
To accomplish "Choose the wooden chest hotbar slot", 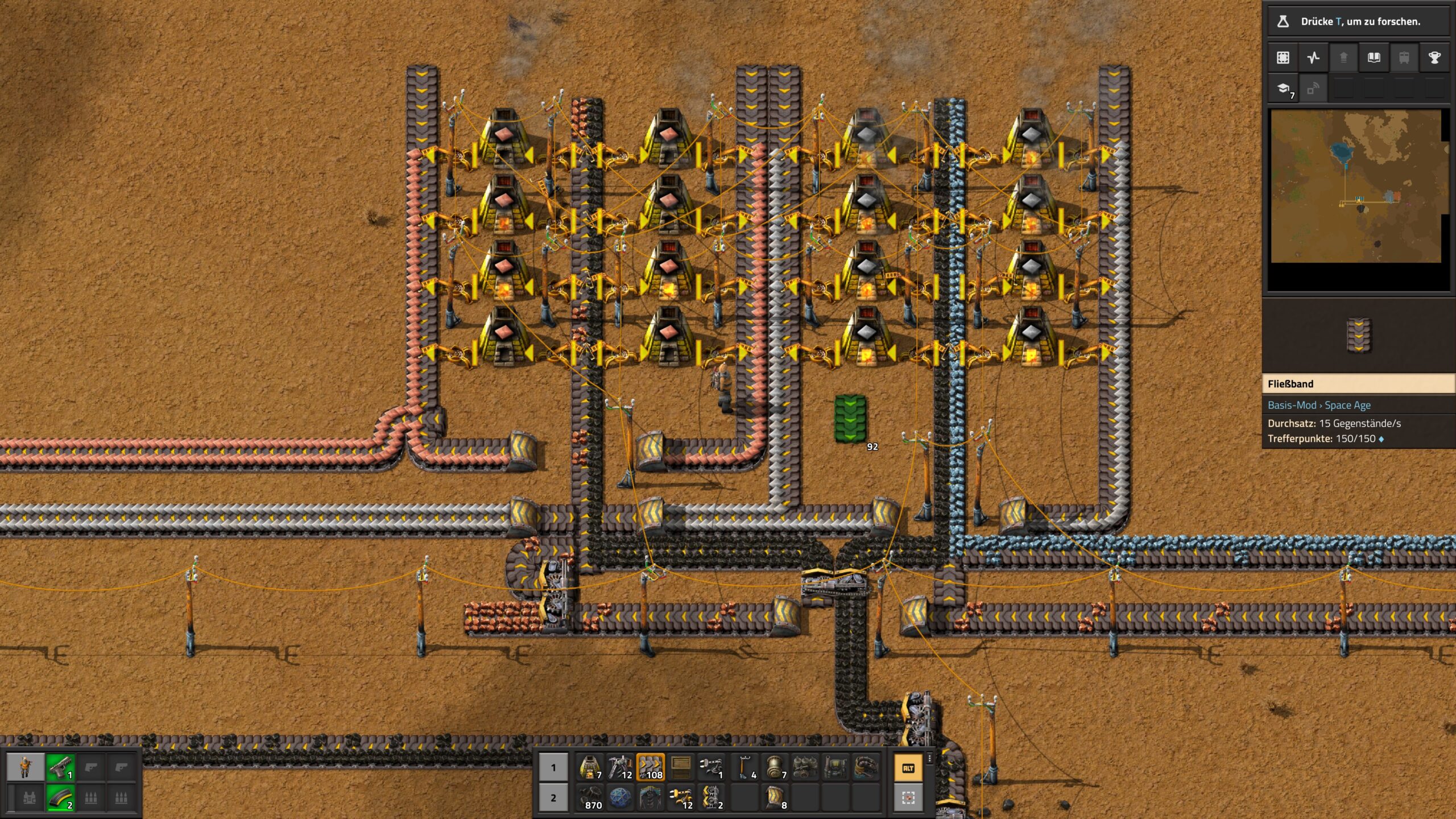I will (x=680, y=767).
